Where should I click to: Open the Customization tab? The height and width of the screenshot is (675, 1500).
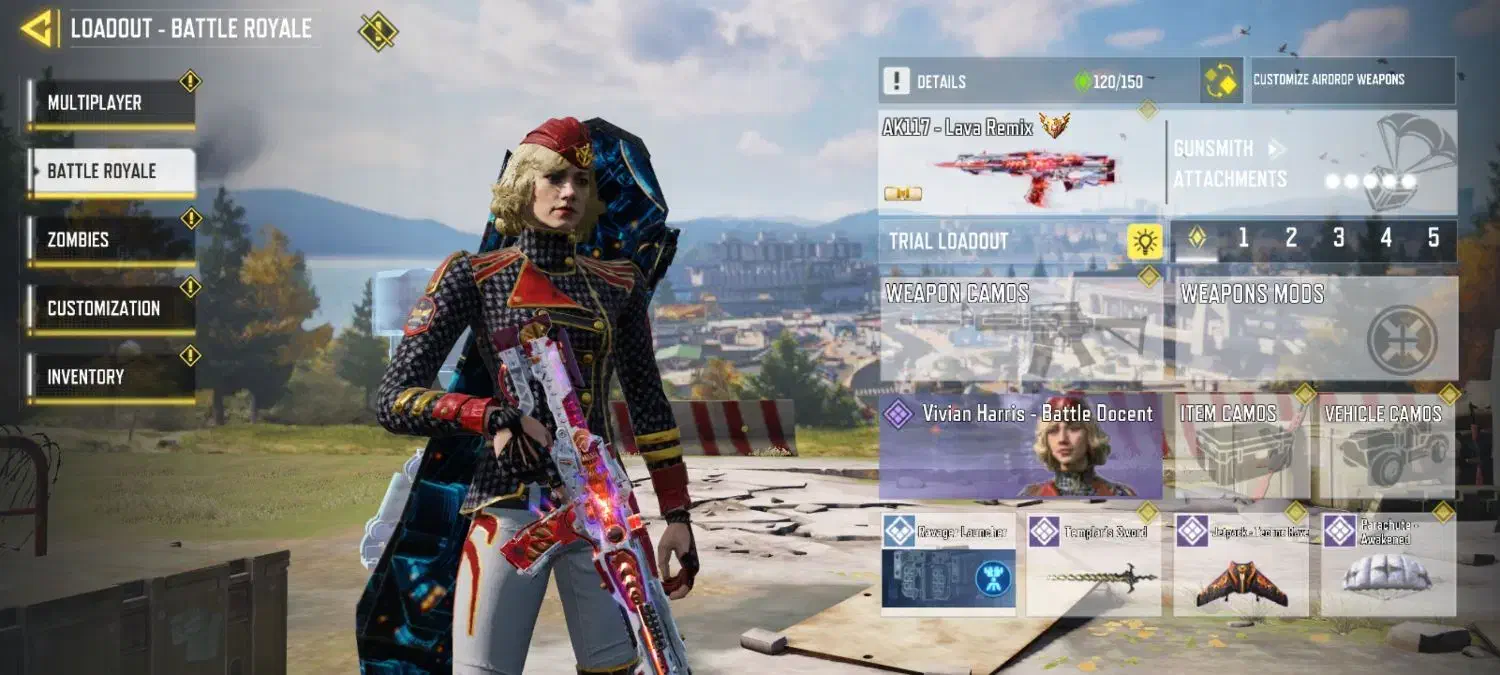[111, 308]
